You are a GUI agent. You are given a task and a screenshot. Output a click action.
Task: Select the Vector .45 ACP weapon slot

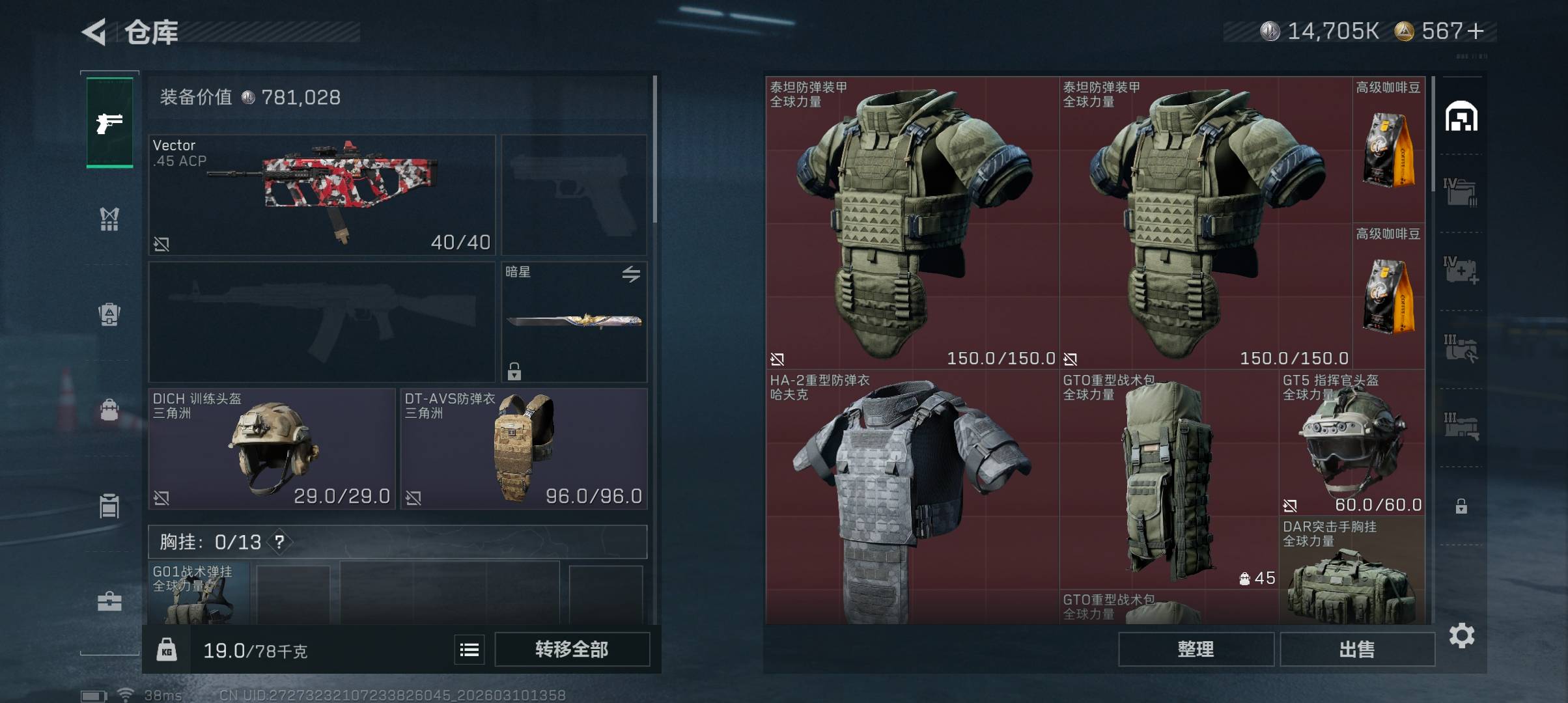[322, 195]
